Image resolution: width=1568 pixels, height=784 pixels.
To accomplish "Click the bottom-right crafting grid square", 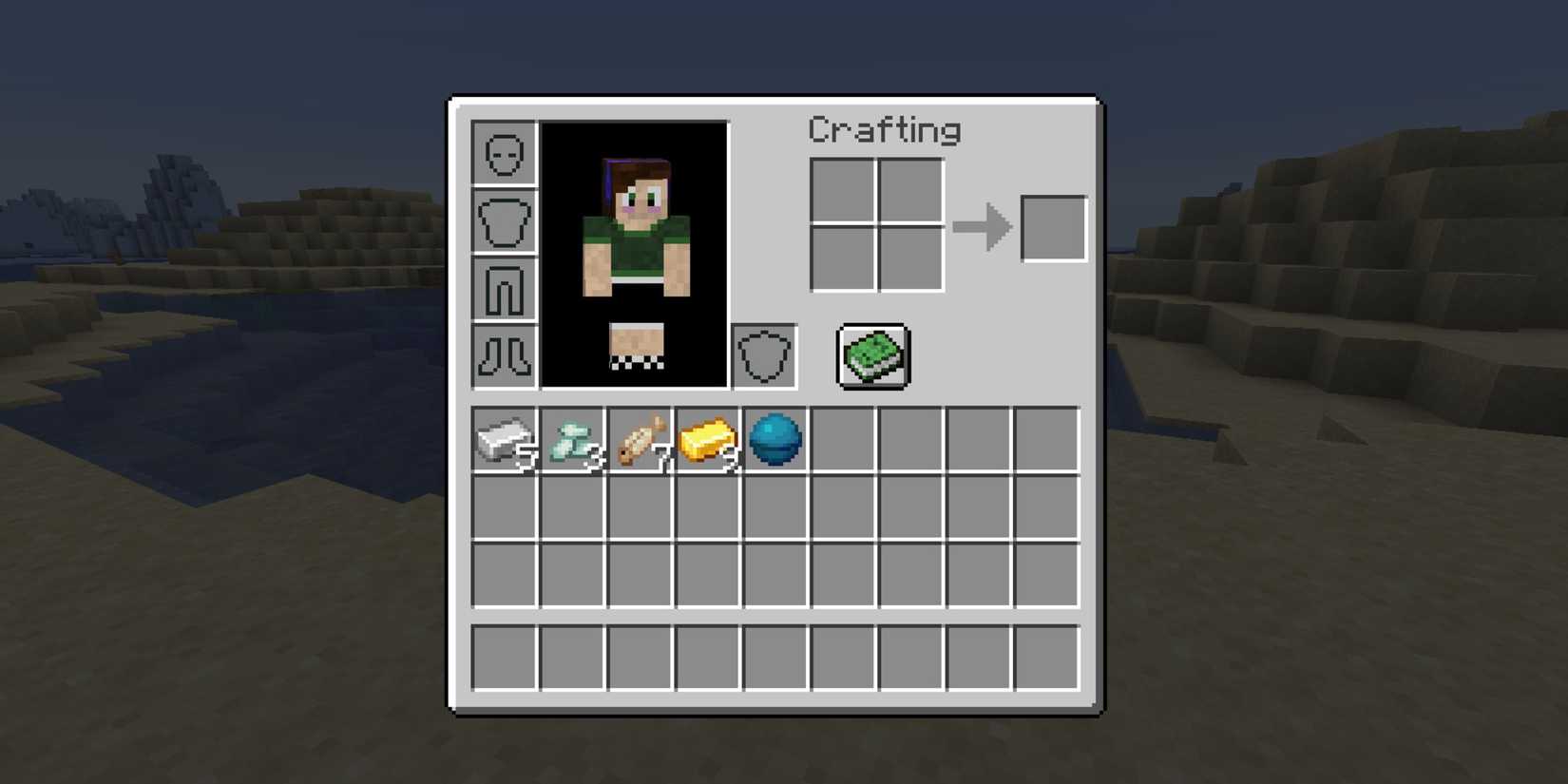I will [x=909, y=258].
